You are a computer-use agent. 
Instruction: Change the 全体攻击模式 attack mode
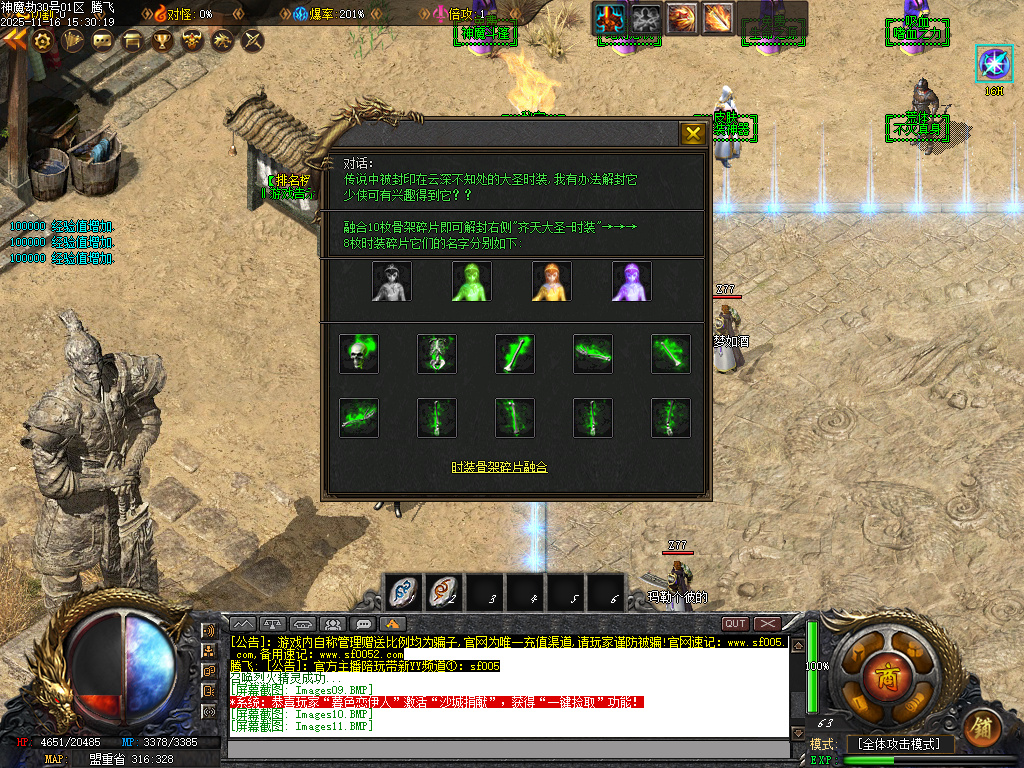coord(899,744)
